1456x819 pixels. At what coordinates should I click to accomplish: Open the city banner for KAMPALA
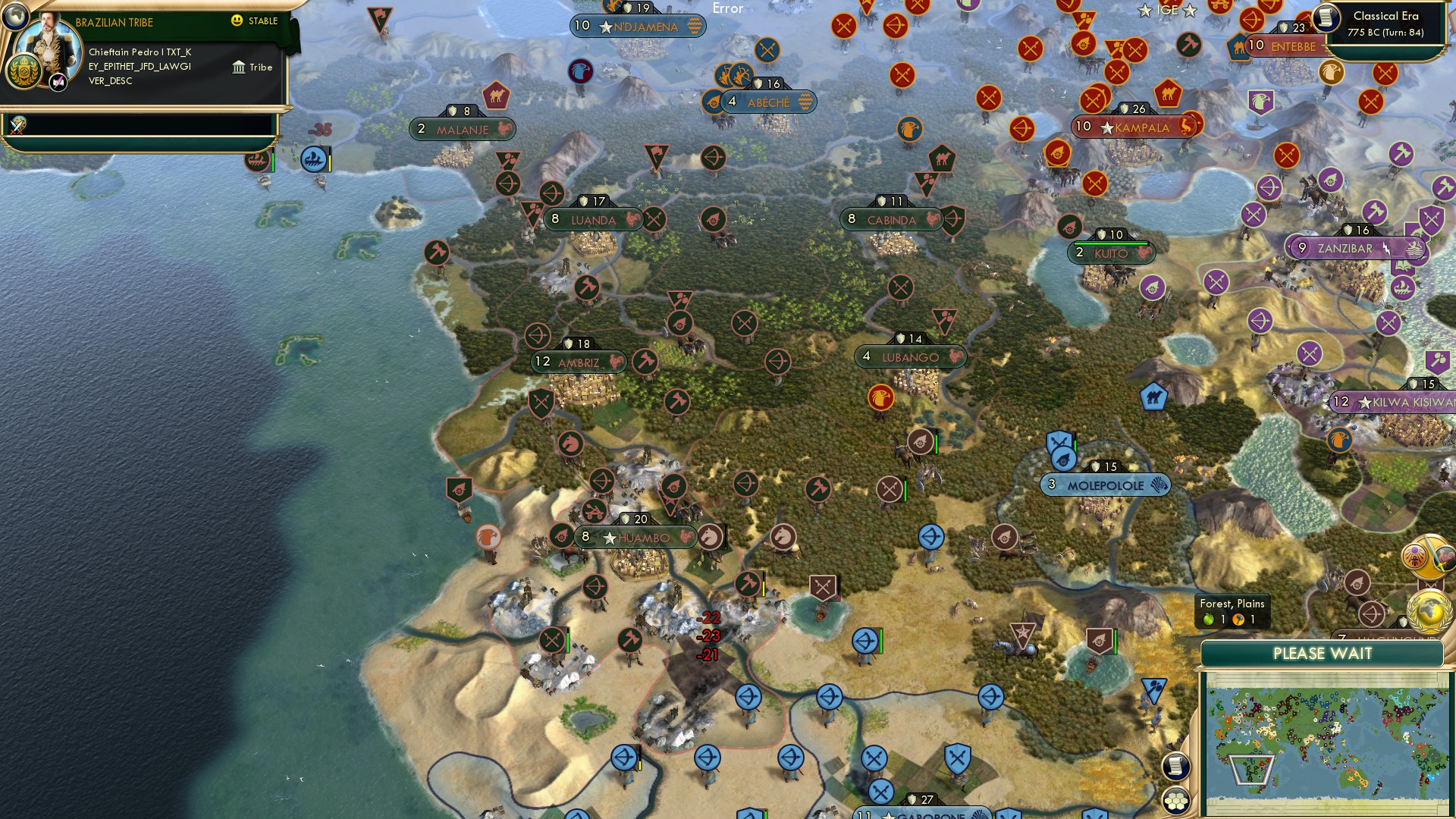tap(1131, 127)
